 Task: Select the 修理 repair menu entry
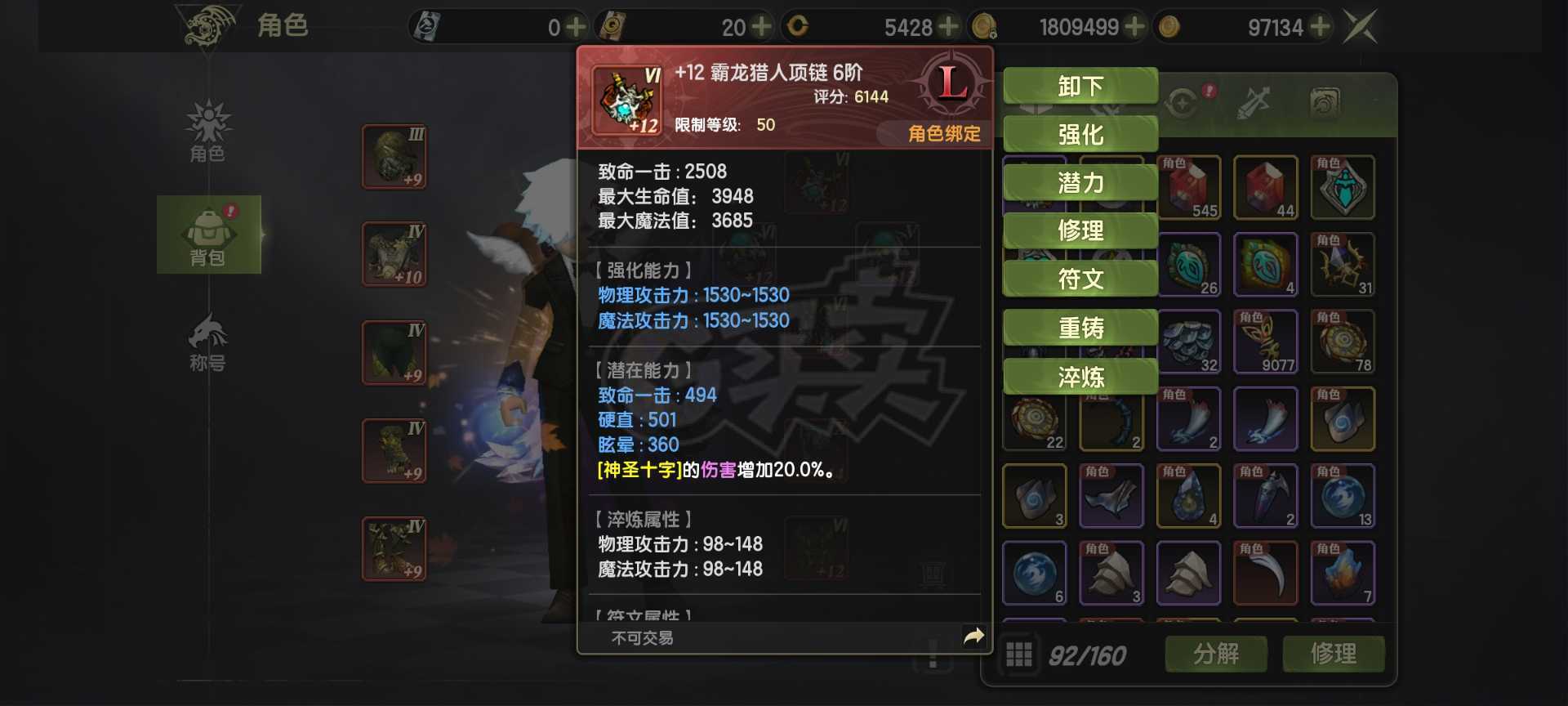pos(1080,231)
